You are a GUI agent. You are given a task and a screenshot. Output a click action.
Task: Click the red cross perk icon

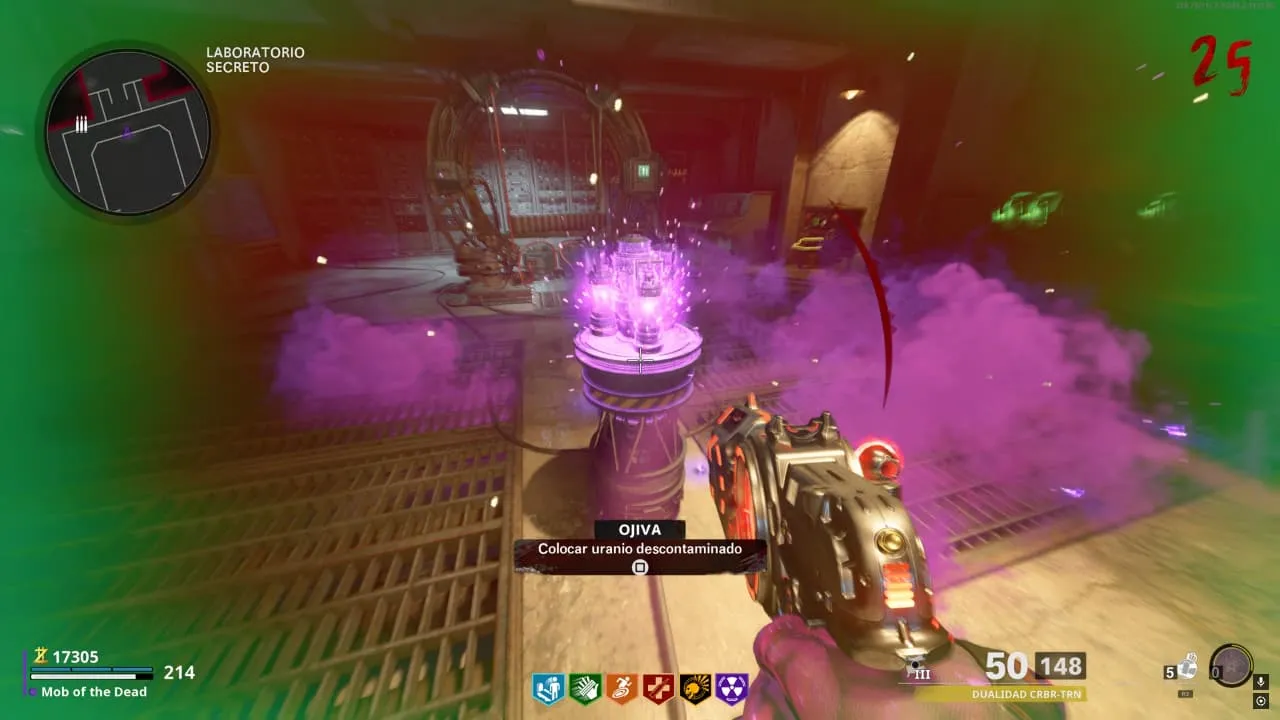coord(658,689)
